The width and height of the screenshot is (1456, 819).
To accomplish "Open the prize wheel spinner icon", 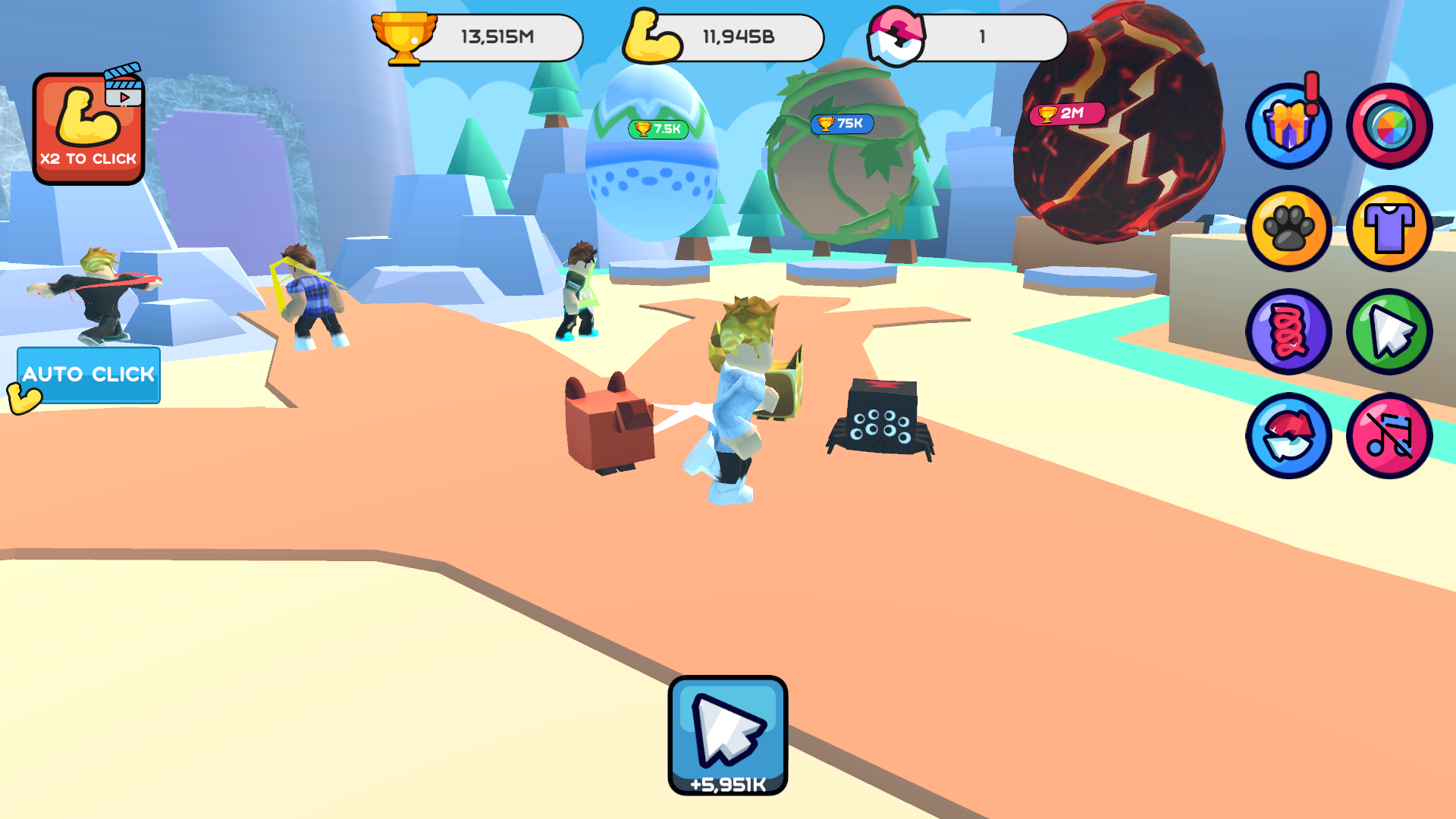I will click(x=1390, y=126).
